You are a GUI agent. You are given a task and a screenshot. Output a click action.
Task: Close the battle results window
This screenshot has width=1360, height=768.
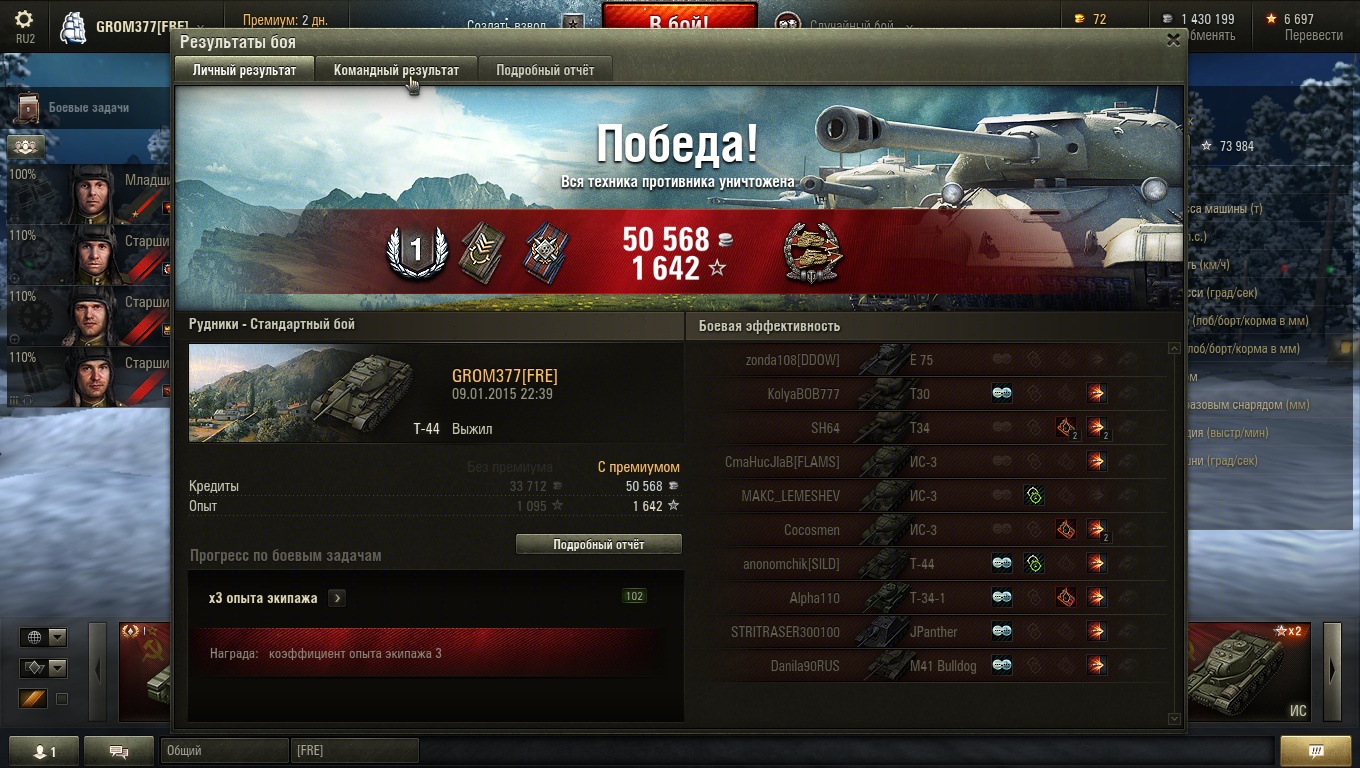(1173, 40)
